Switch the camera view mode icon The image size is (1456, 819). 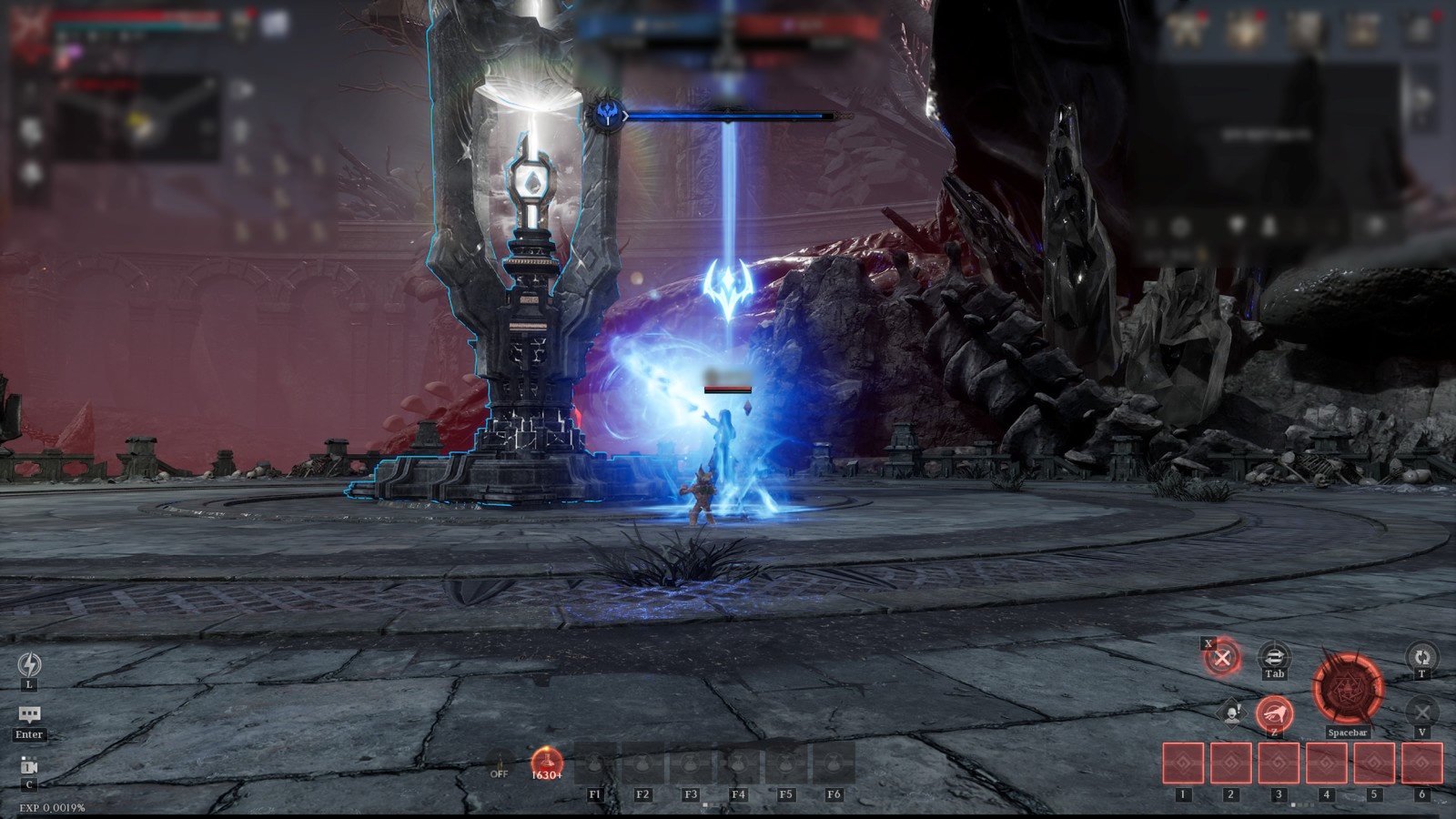point(29,766)
